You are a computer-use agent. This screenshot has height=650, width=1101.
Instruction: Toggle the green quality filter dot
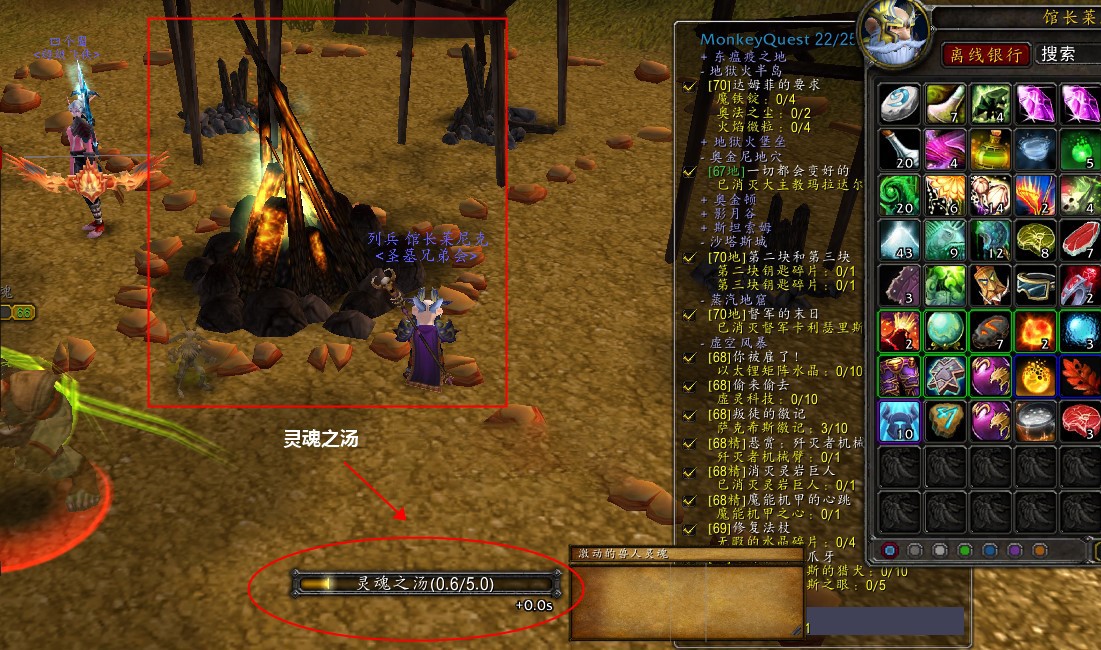pyautogui.click(x=964, y=550)
